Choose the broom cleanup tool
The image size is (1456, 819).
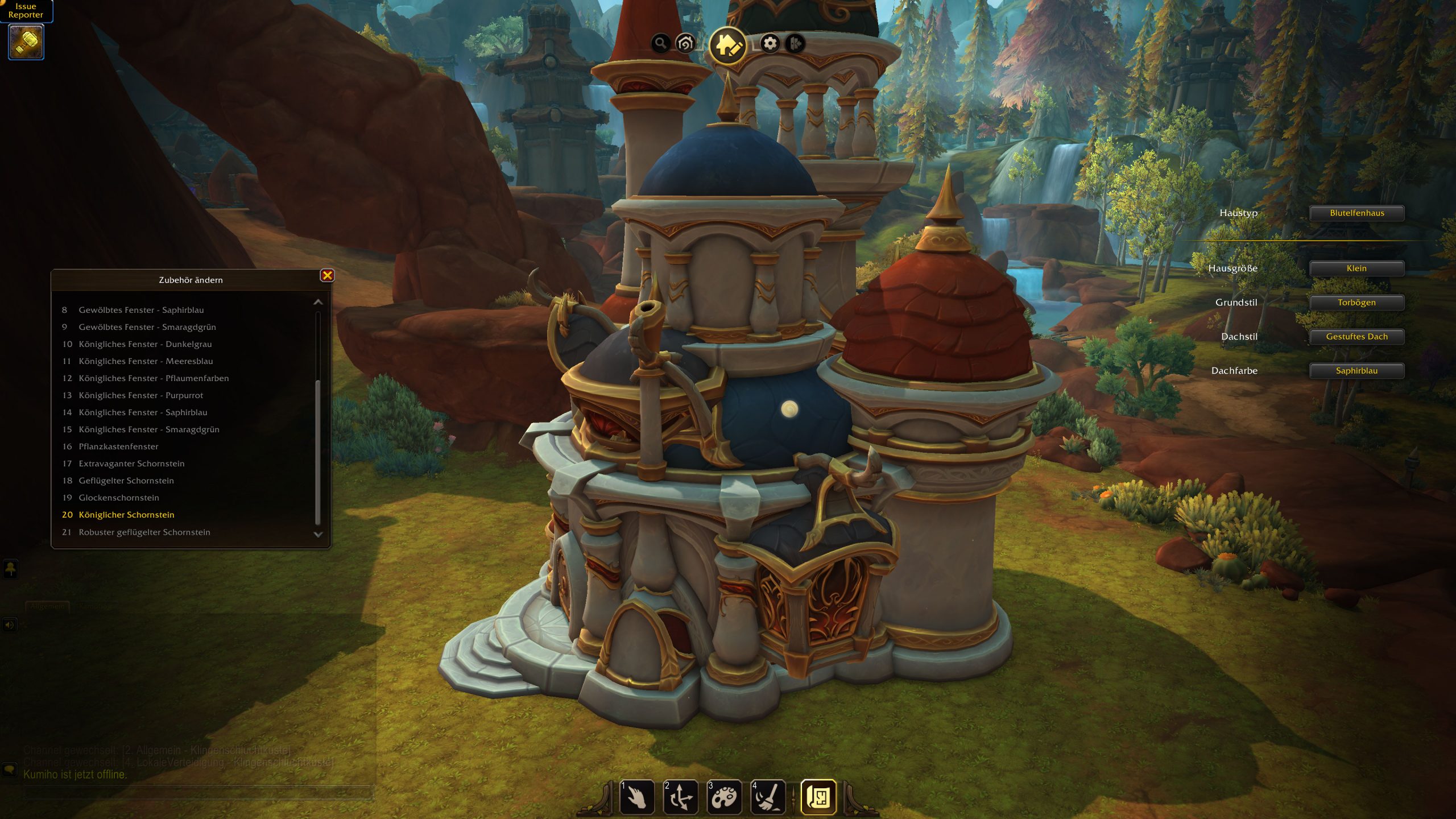pos(768,797)
